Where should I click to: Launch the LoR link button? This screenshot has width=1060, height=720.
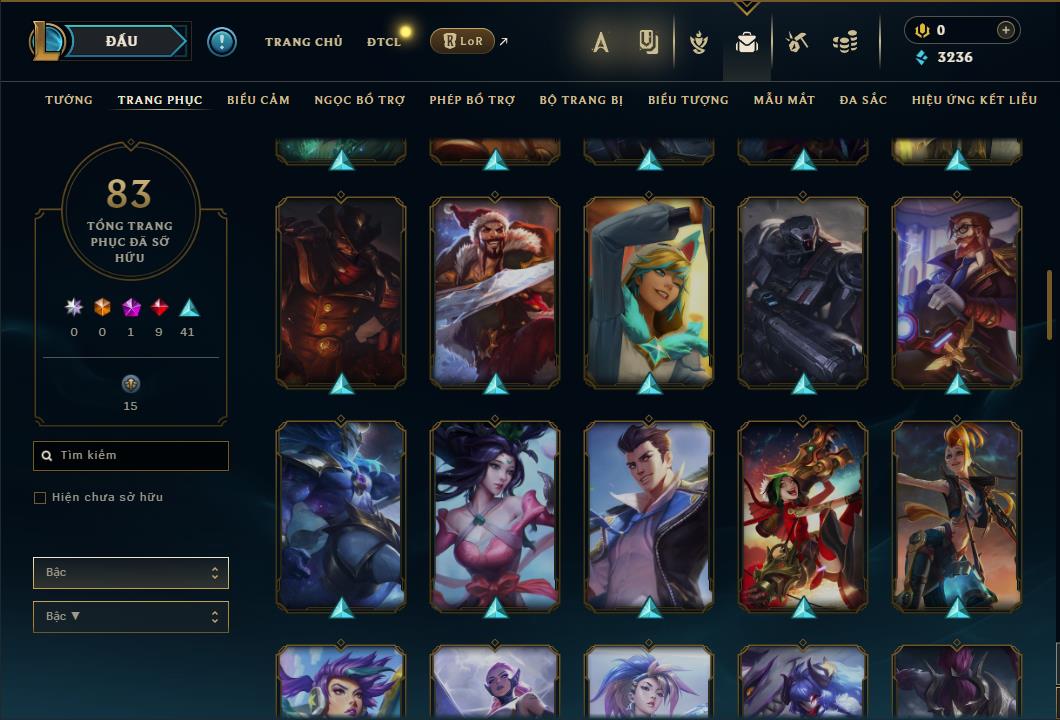point(462,41)
